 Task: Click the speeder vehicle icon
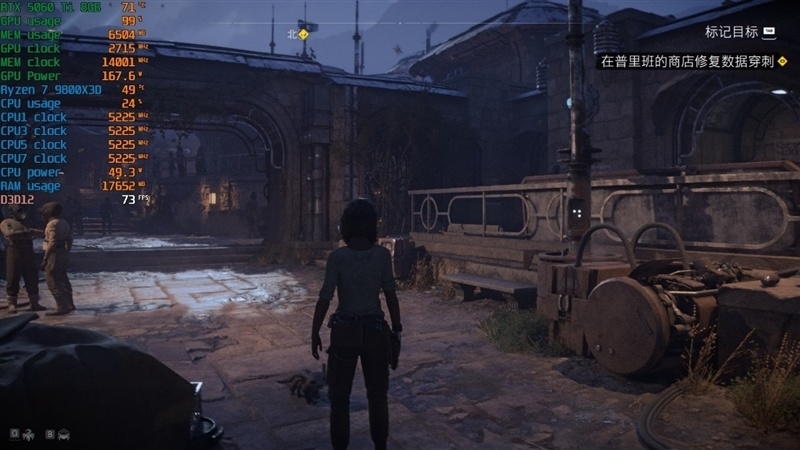click(x=65, y=434)
